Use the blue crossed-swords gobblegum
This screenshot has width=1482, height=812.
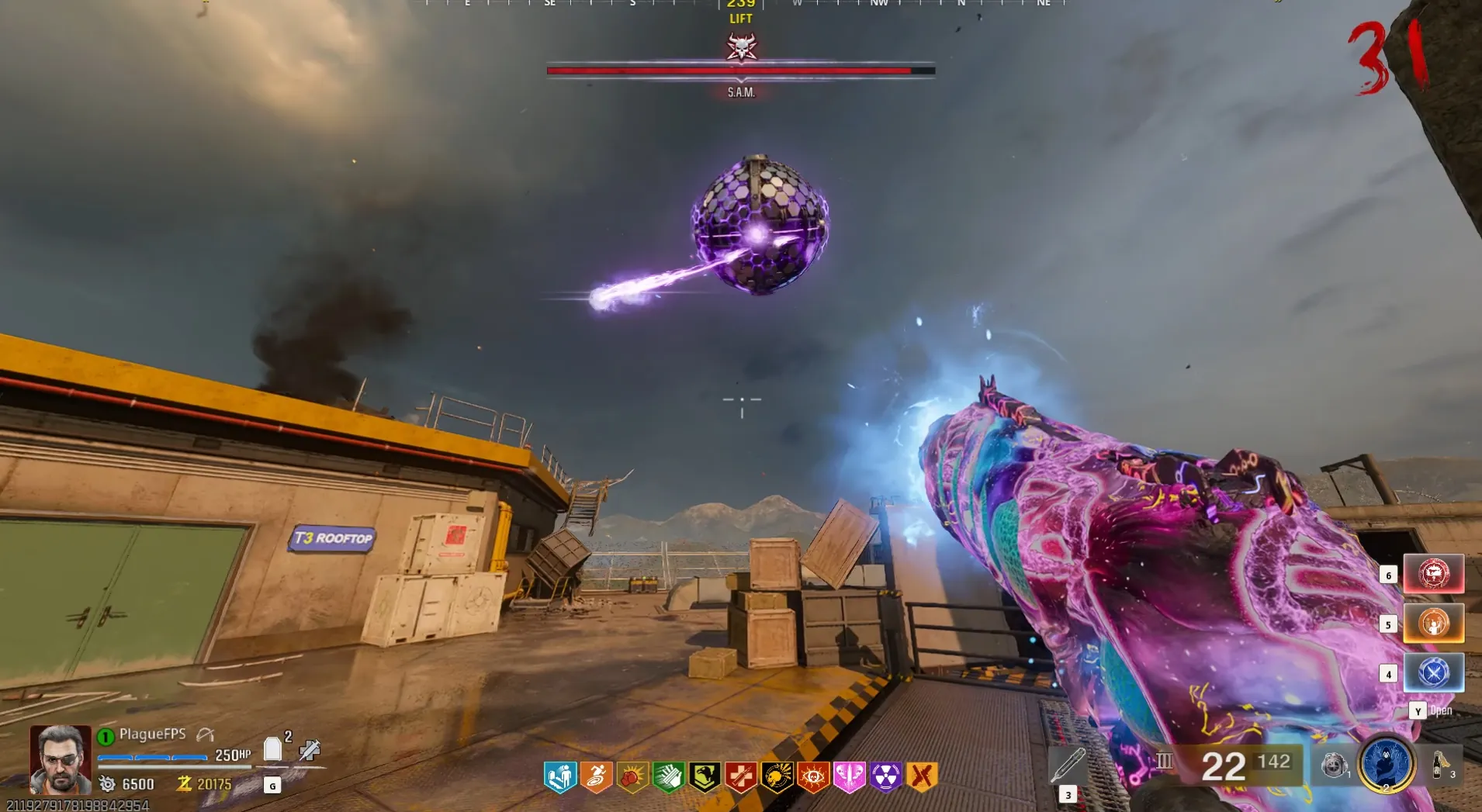click(x=1433, y=672)
